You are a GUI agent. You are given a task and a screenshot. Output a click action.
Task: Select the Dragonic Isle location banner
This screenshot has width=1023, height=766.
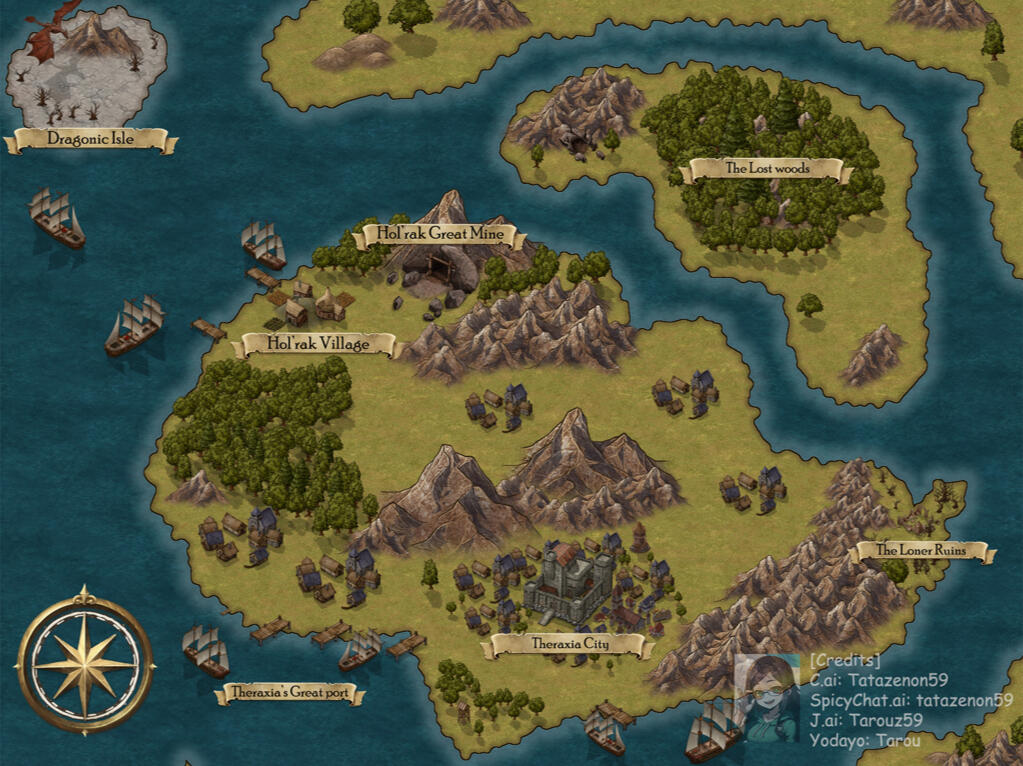[x=91, y=140]
